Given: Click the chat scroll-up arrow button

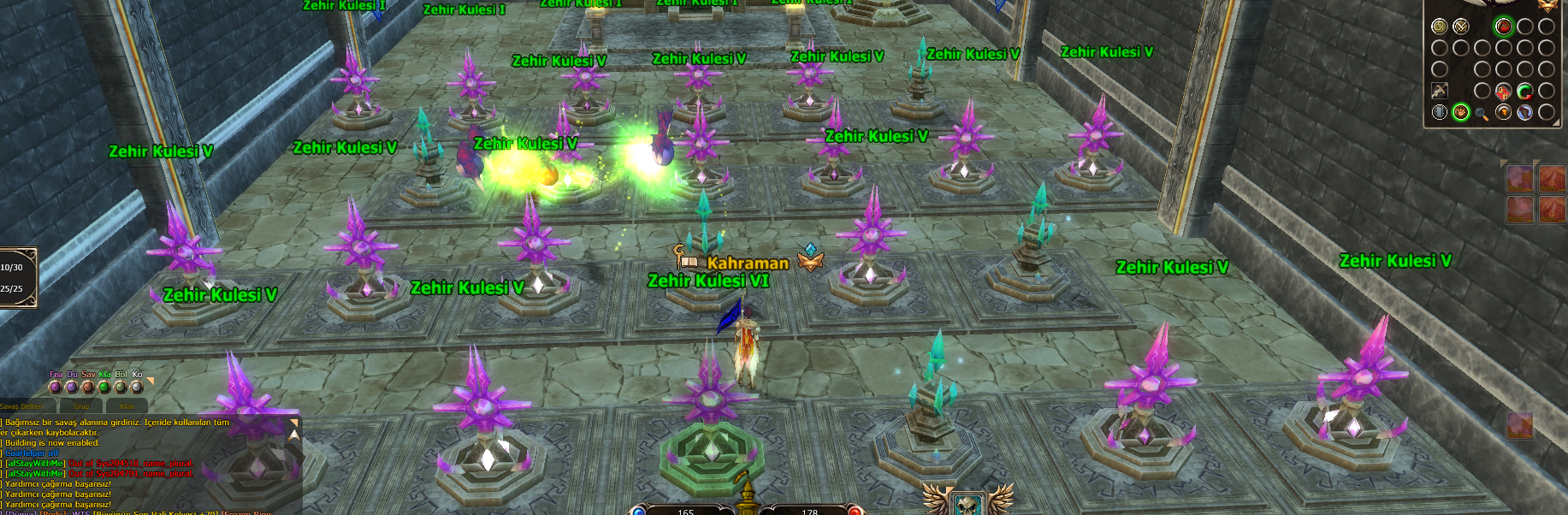Looking at the screenshot, I should (294, 435).
